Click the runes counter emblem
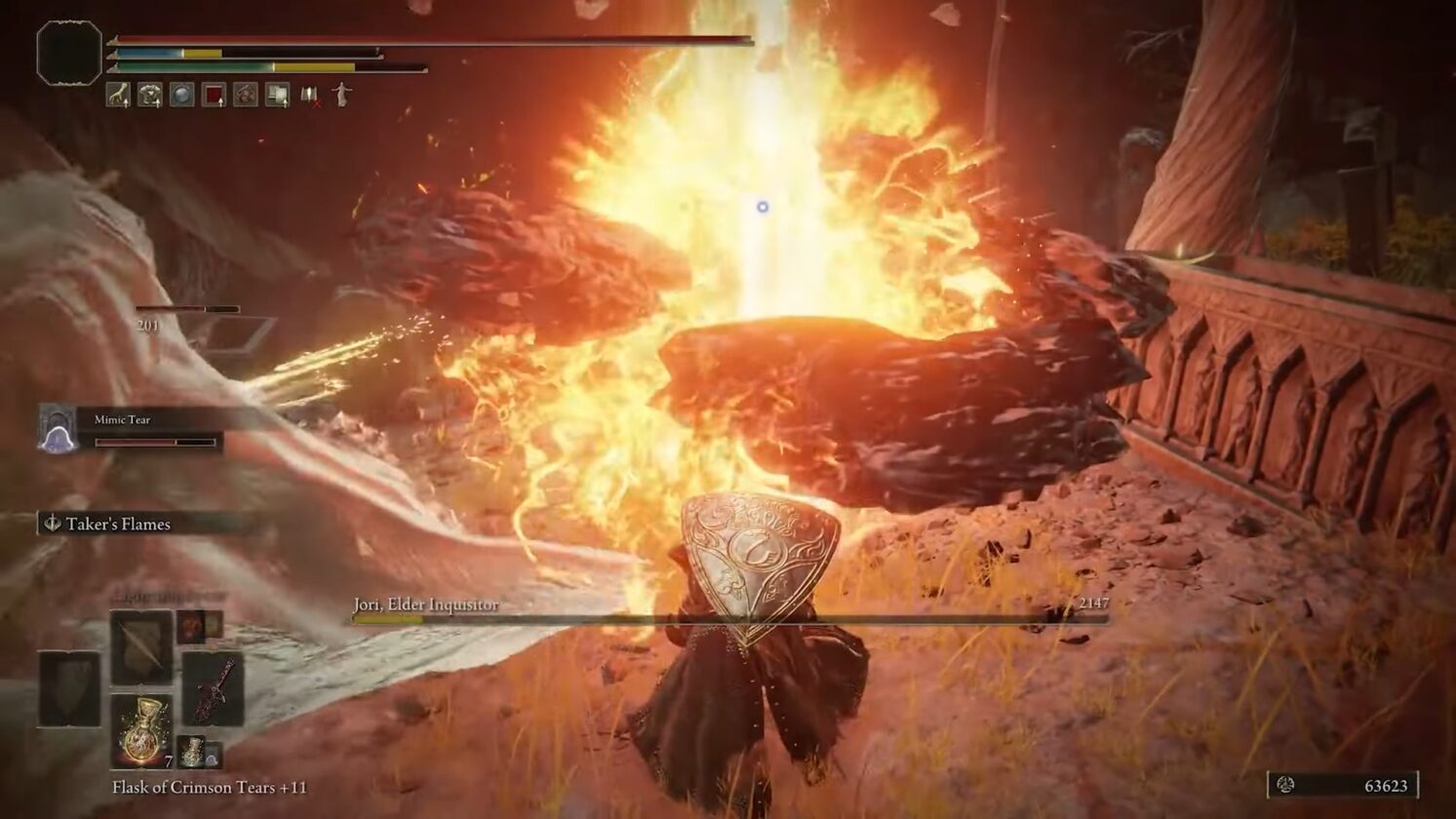Image resolution: width=1456 pixels, height=819 pixels. point(1285,785)
